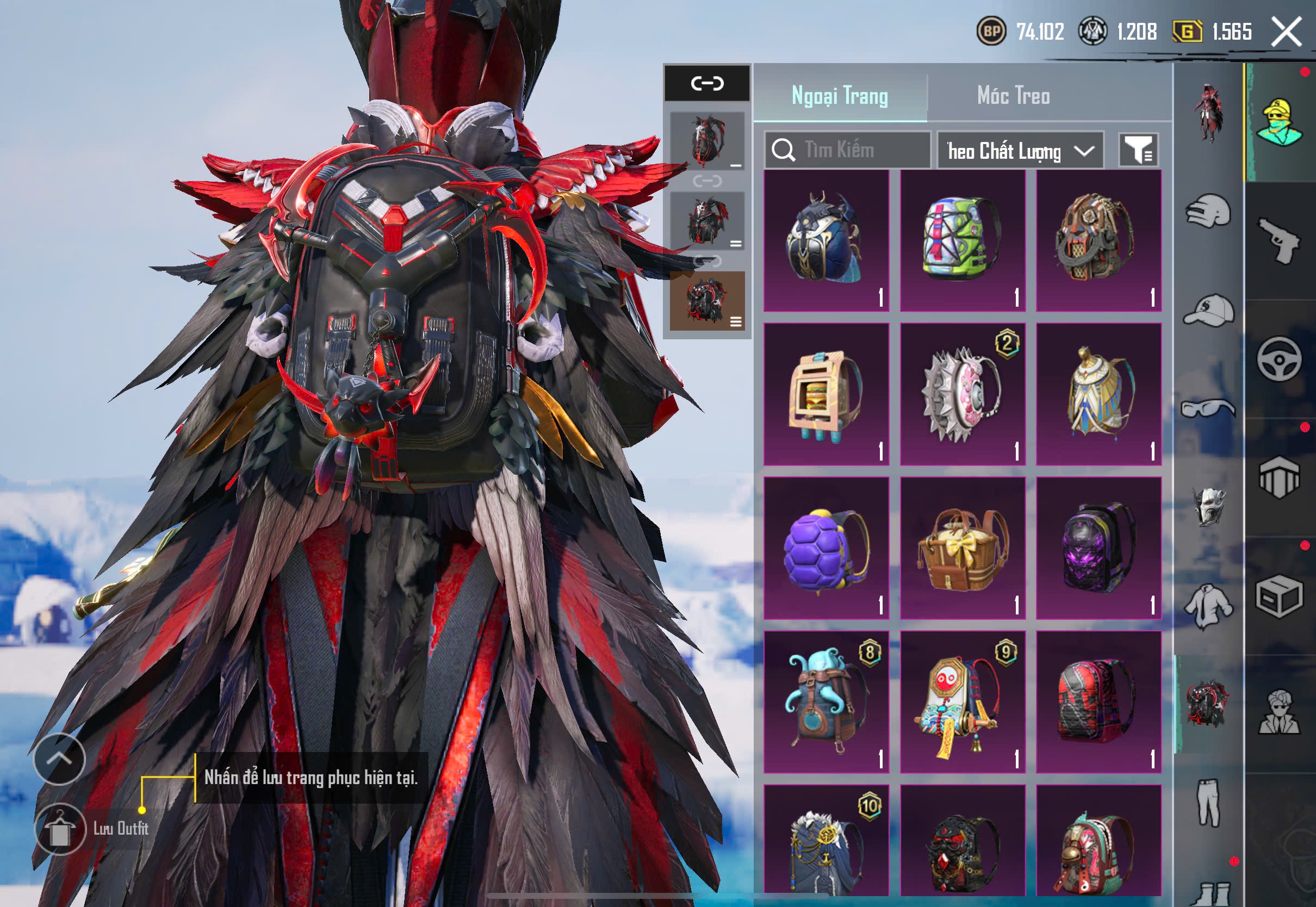The image size is (1316, 907).
Task: Choose the neon green graffiti backpack
Action: pyautogui.click(x=962, y=240)
